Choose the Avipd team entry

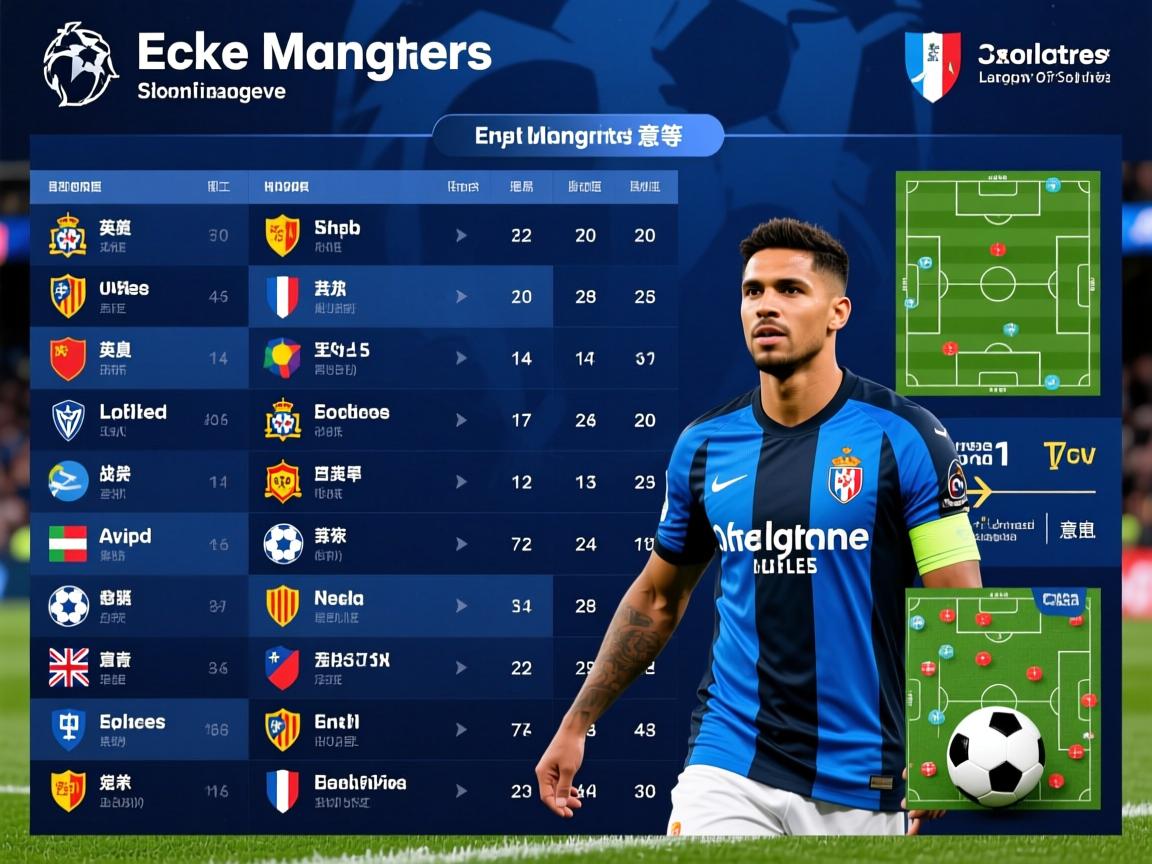tap(126, 543)
